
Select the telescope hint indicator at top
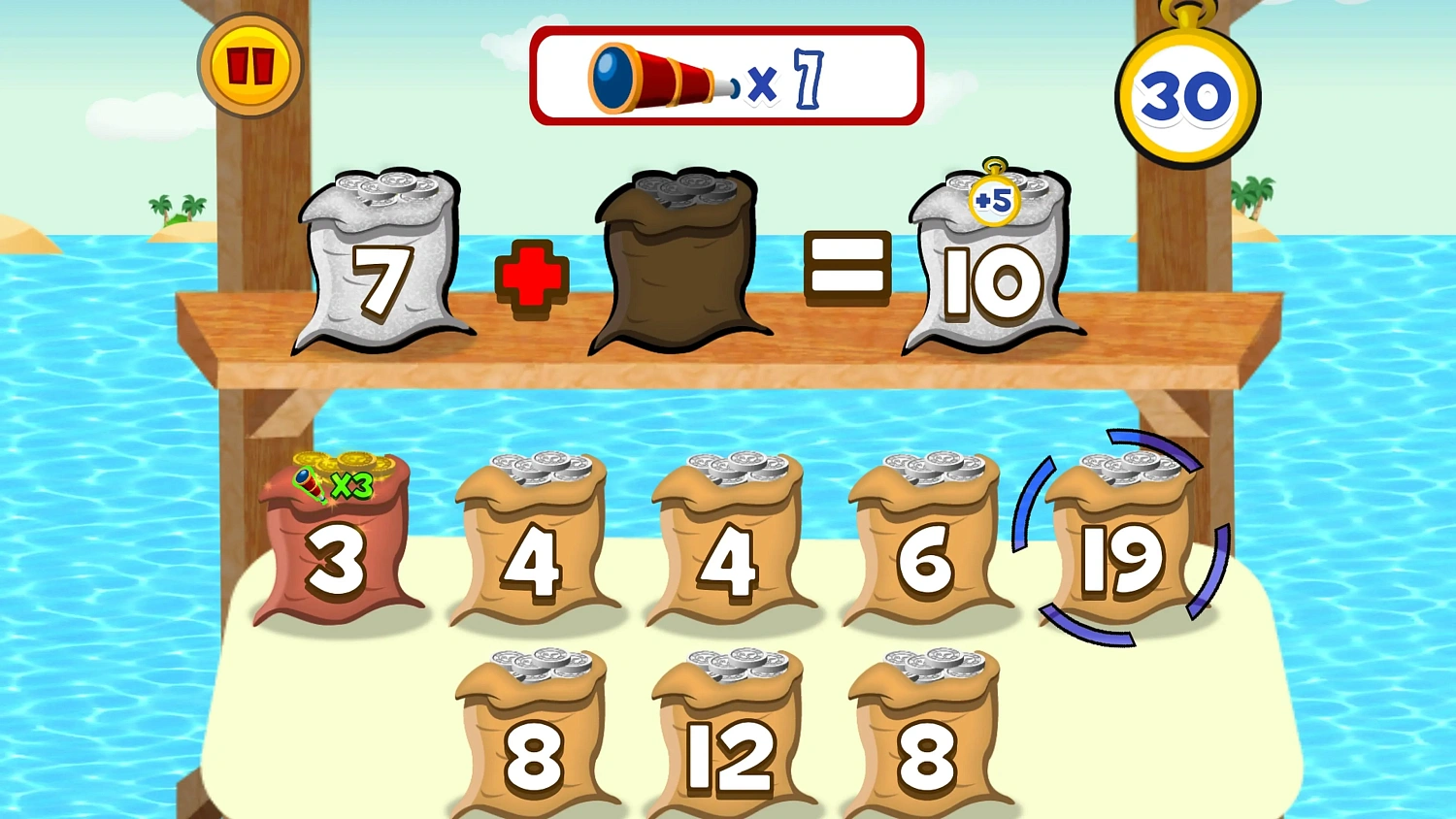(726, 76)
